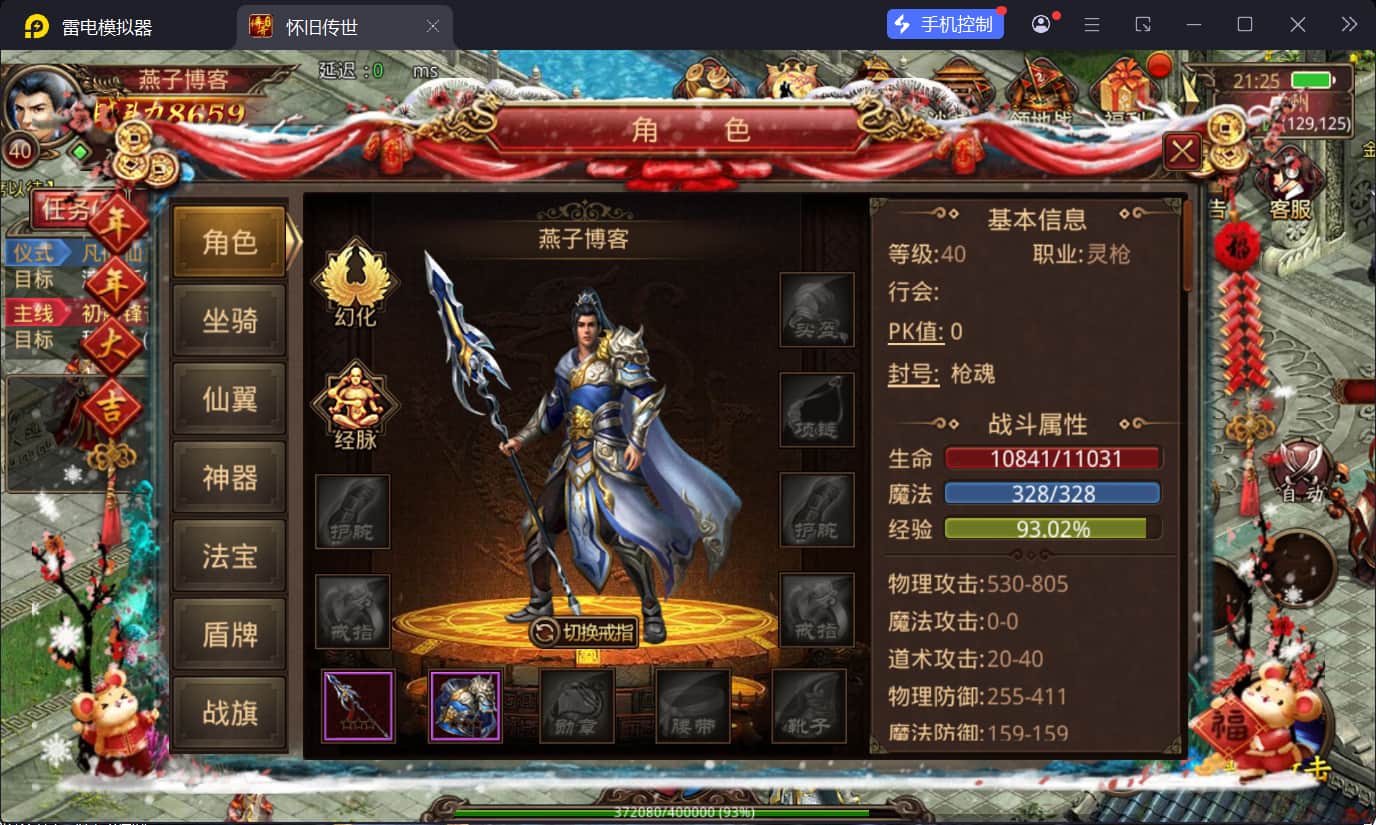The height and width of the screenshot is (825, 1376).
Task: Open the 福利 gift box icon
Action: click(x=1125, y=90)
